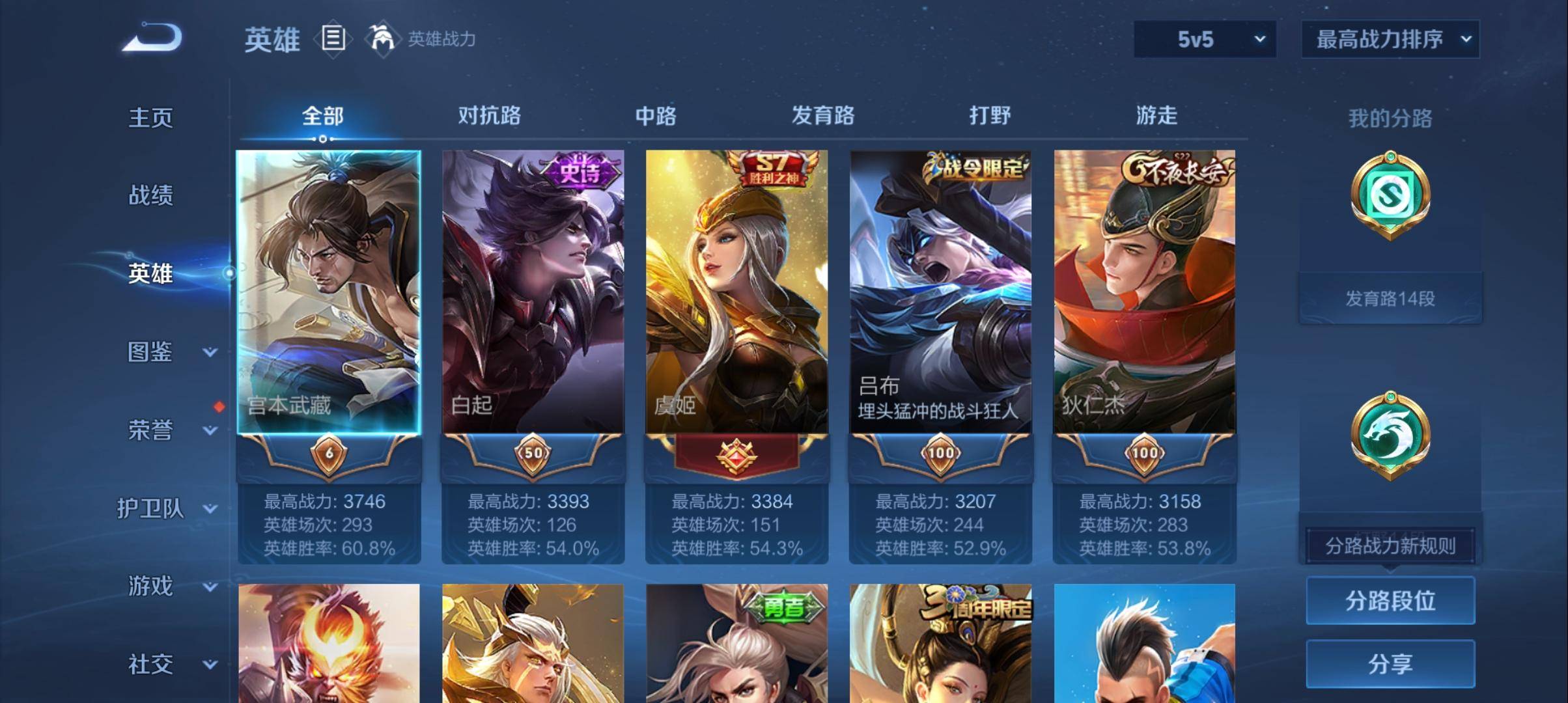Click the level 6 medal under 宫本武藏

328,454
